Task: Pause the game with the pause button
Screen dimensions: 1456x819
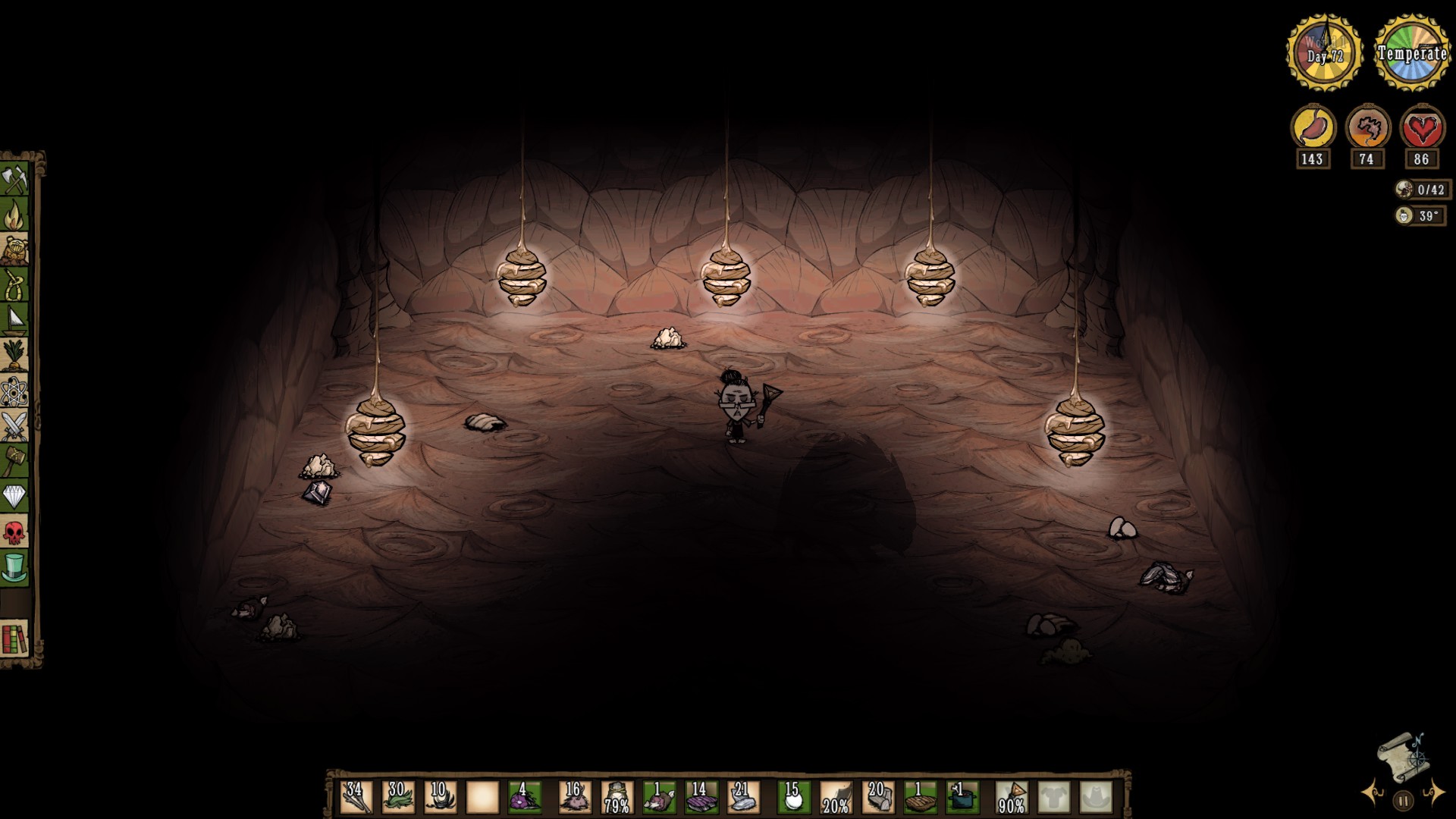Action: [x=1403, y=800]
